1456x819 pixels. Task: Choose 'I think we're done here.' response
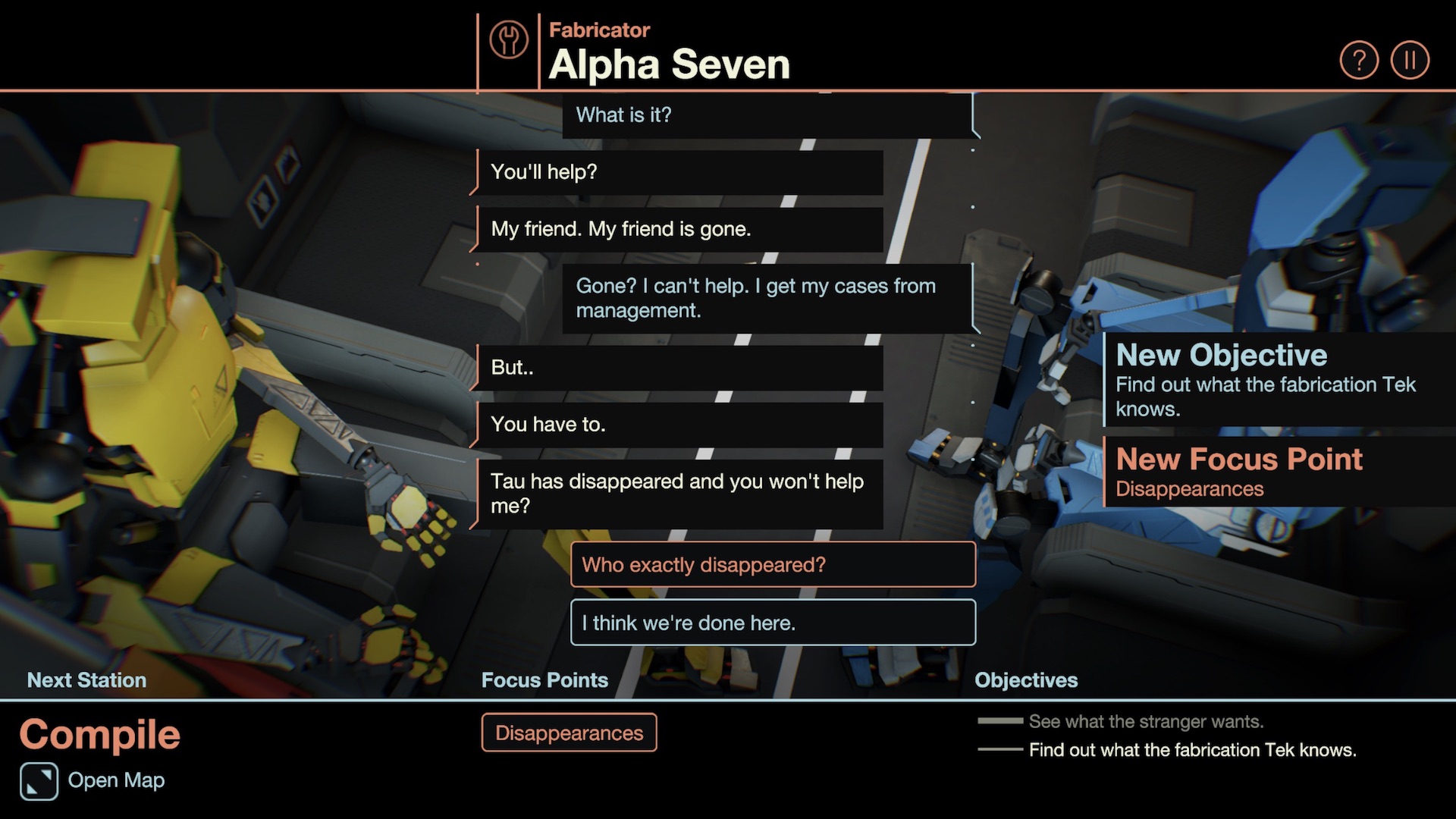pyautogui.click(x=771, y=623)
